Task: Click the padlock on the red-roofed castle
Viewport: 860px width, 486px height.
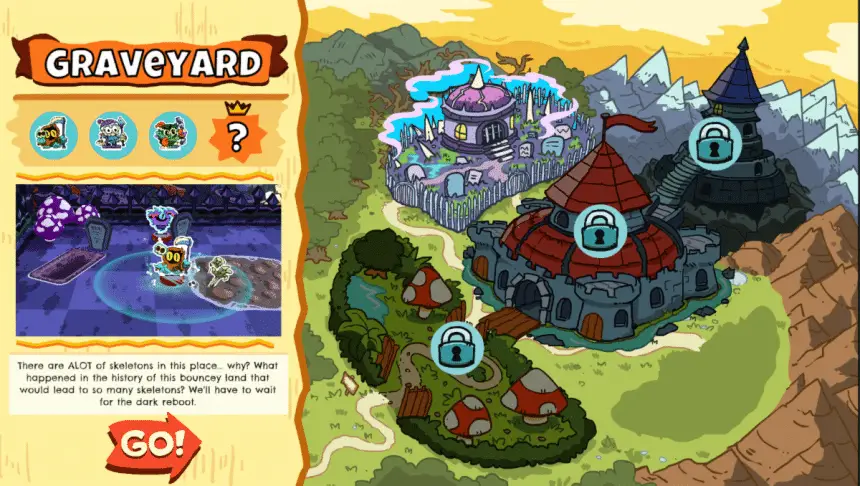Action: 597,230
